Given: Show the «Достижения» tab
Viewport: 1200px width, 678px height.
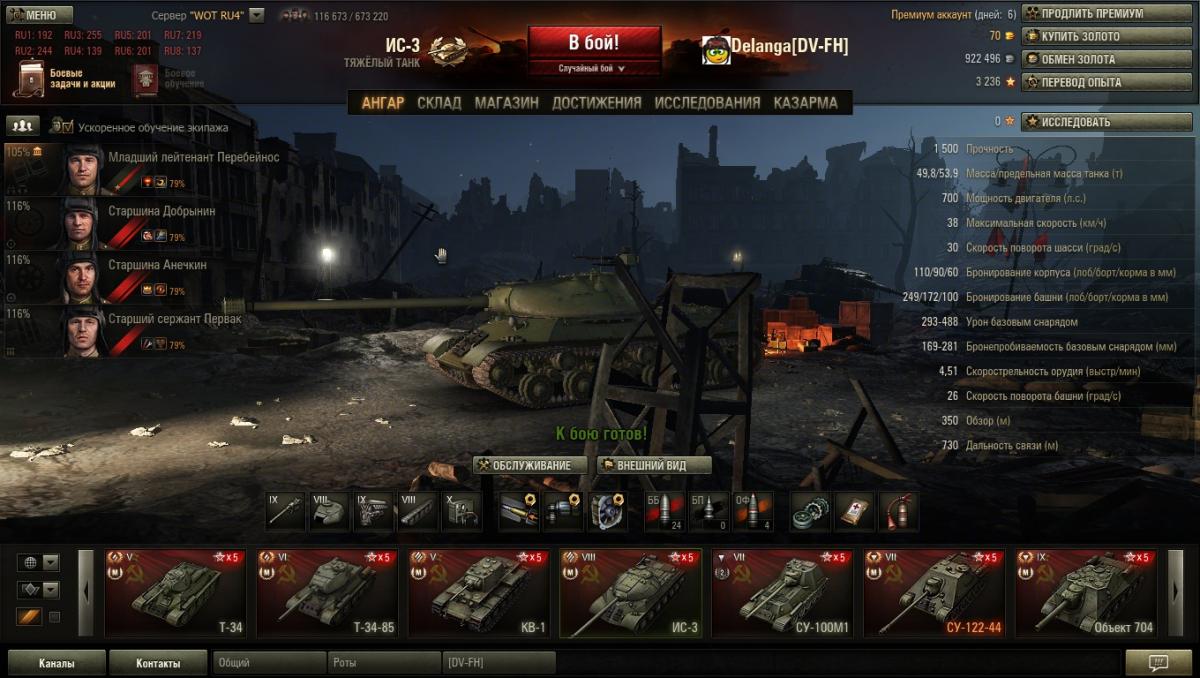Looking at the screenshot, I should pos(596,102).
